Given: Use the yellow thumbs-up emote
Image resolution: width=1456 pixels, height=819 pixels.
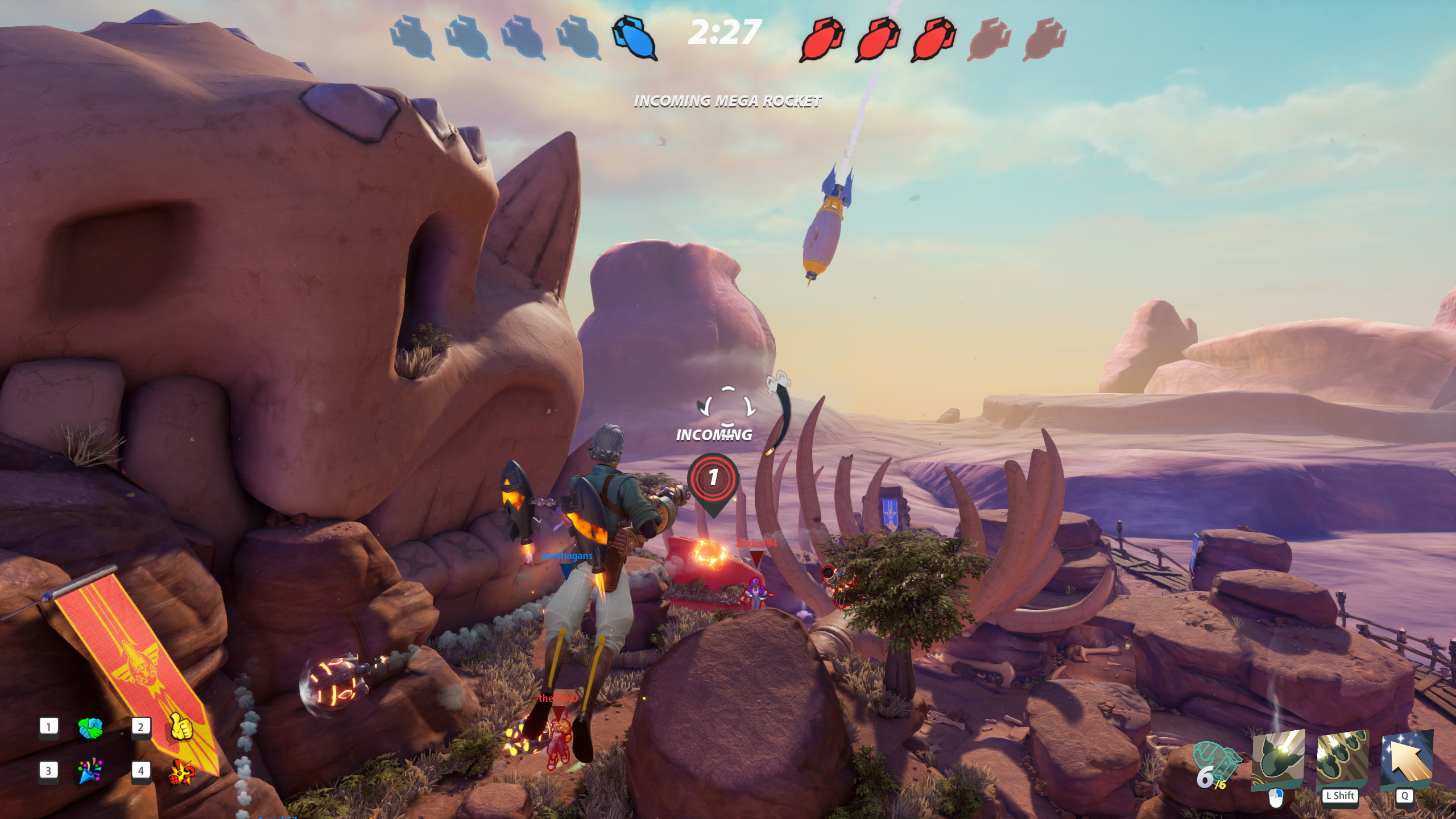Looking at the screenshot, I should (181, 727).
